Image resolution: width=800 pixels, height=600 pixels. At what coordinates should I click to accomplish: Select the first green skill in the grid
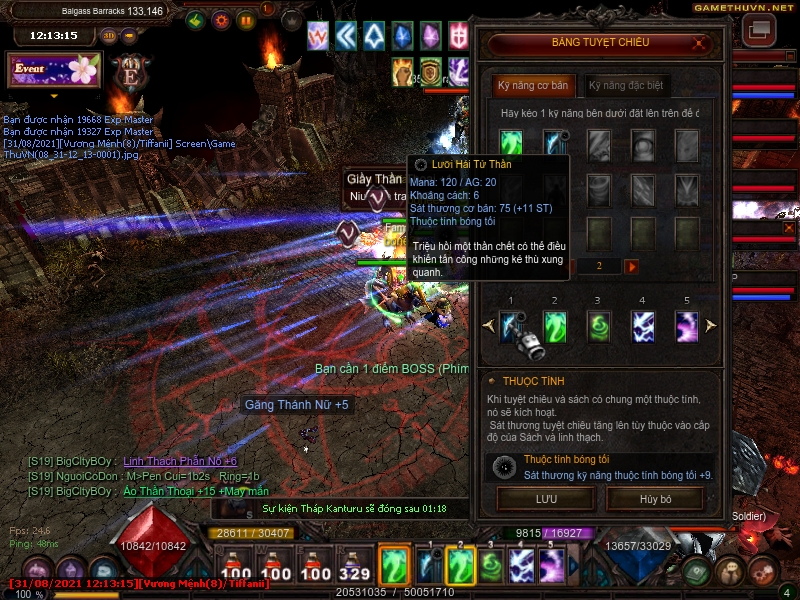(511, 143)
